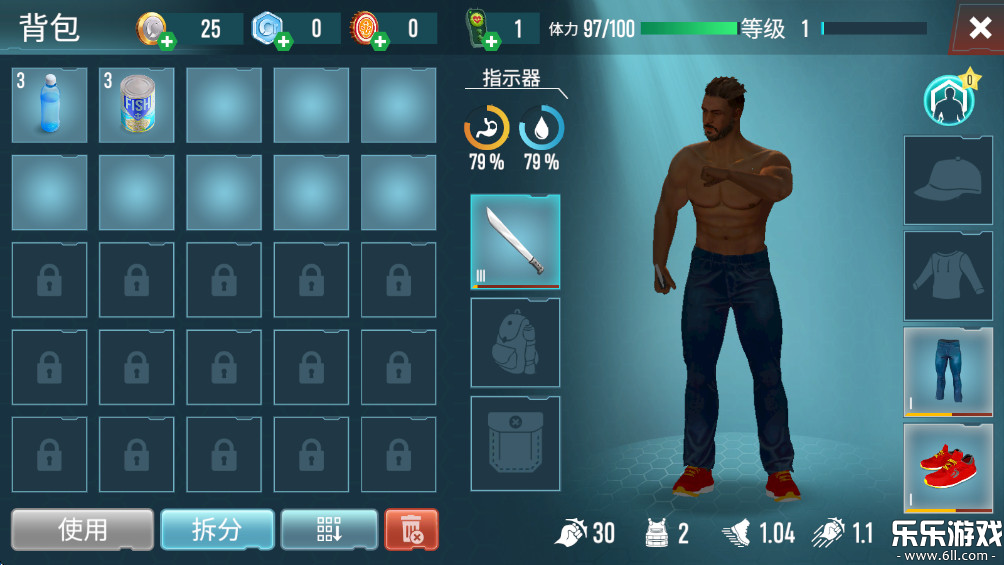Open the empty pocket equipment slot

(x=515, y=443)
